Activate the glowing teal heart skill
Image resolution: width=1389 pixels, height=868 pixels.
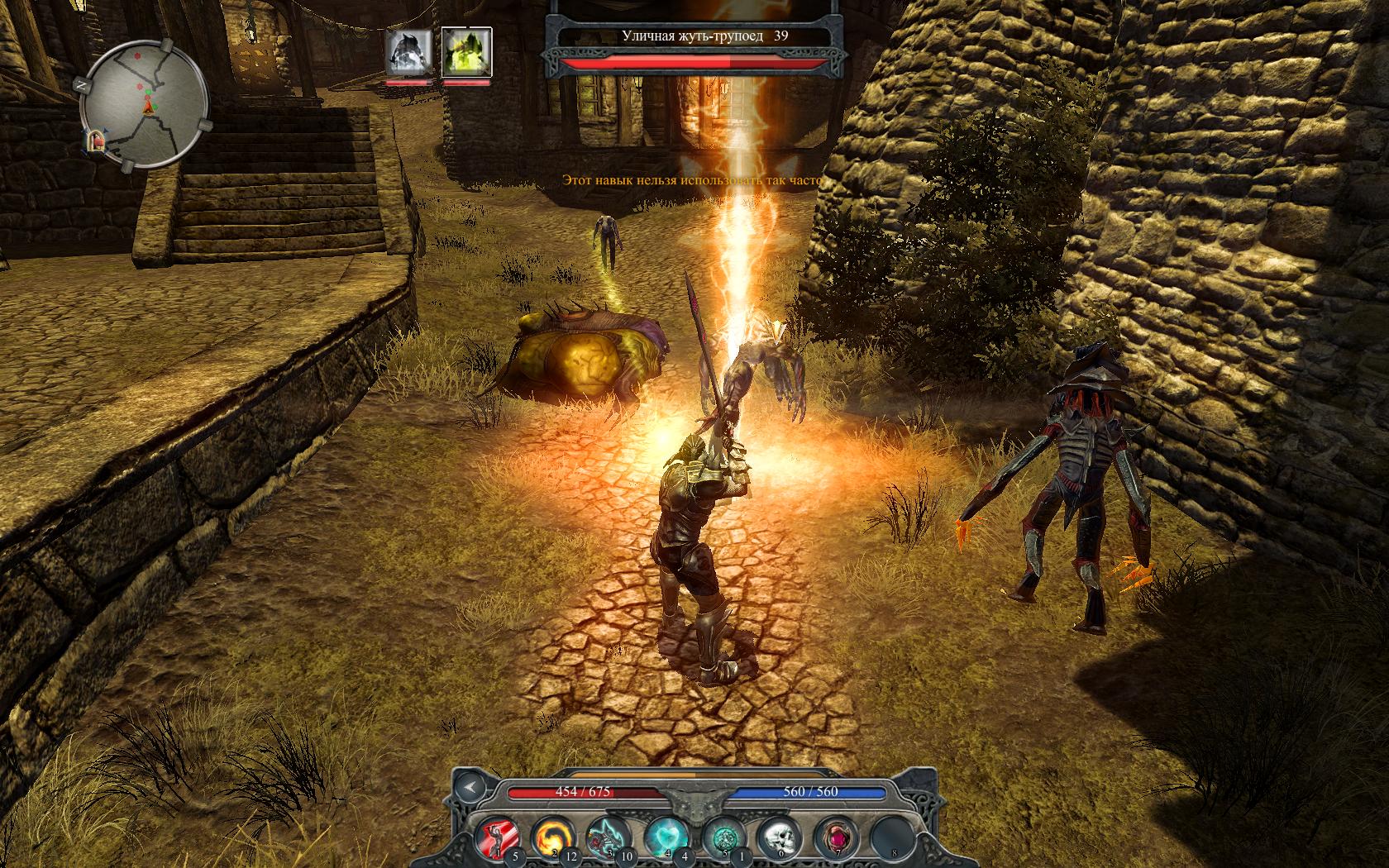[x=663, y=837]
